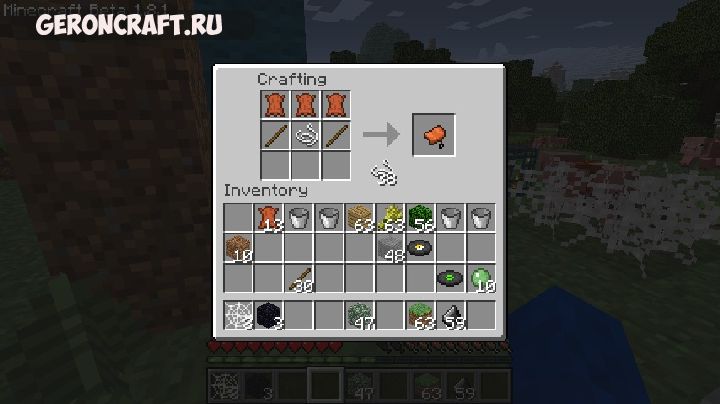The width and height of the screenshot is (720, 404).
Task: Select the leather stack of 13 in inventory
Action: [268, 217]
